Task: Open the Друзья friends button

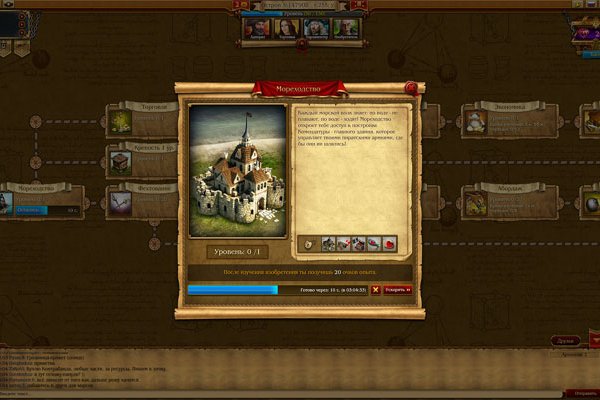Action: click(564, 341)
